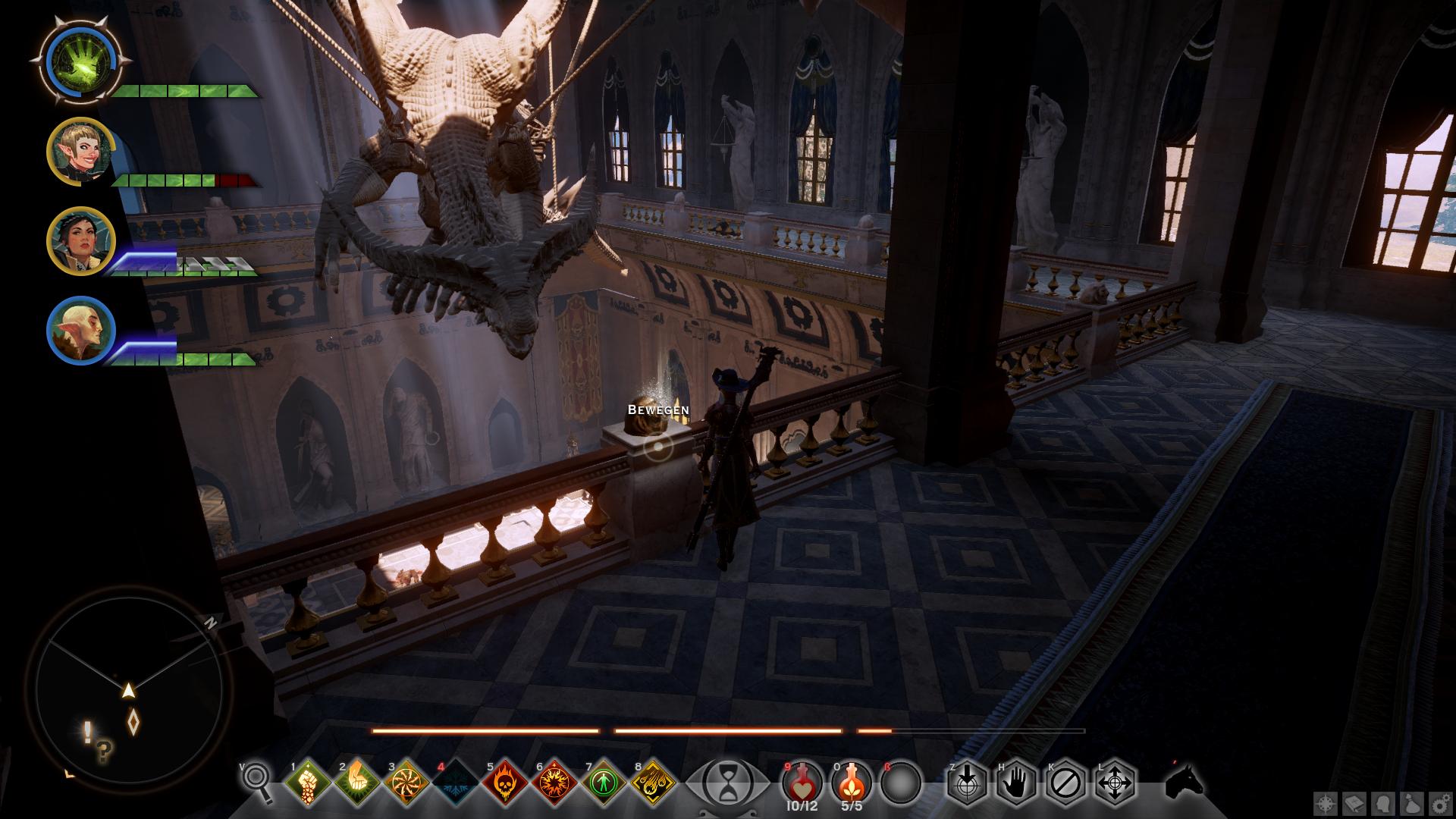Select the raised hand hold command
Viewport: 1456px width, 819px height.
pos(1016,782)
